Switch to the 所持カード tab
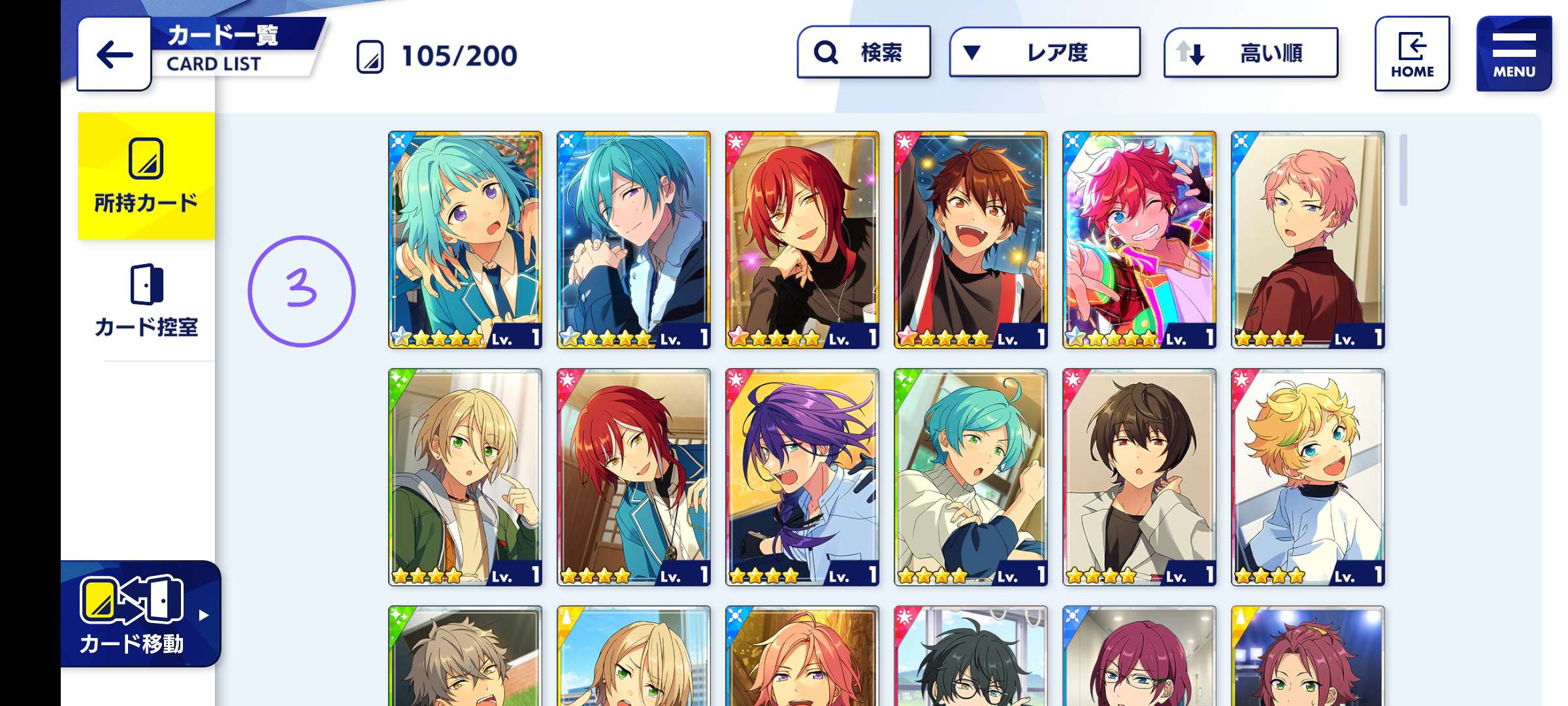Image resolution: width=1568 pixels, height=706 pixels. click(146, 176)
